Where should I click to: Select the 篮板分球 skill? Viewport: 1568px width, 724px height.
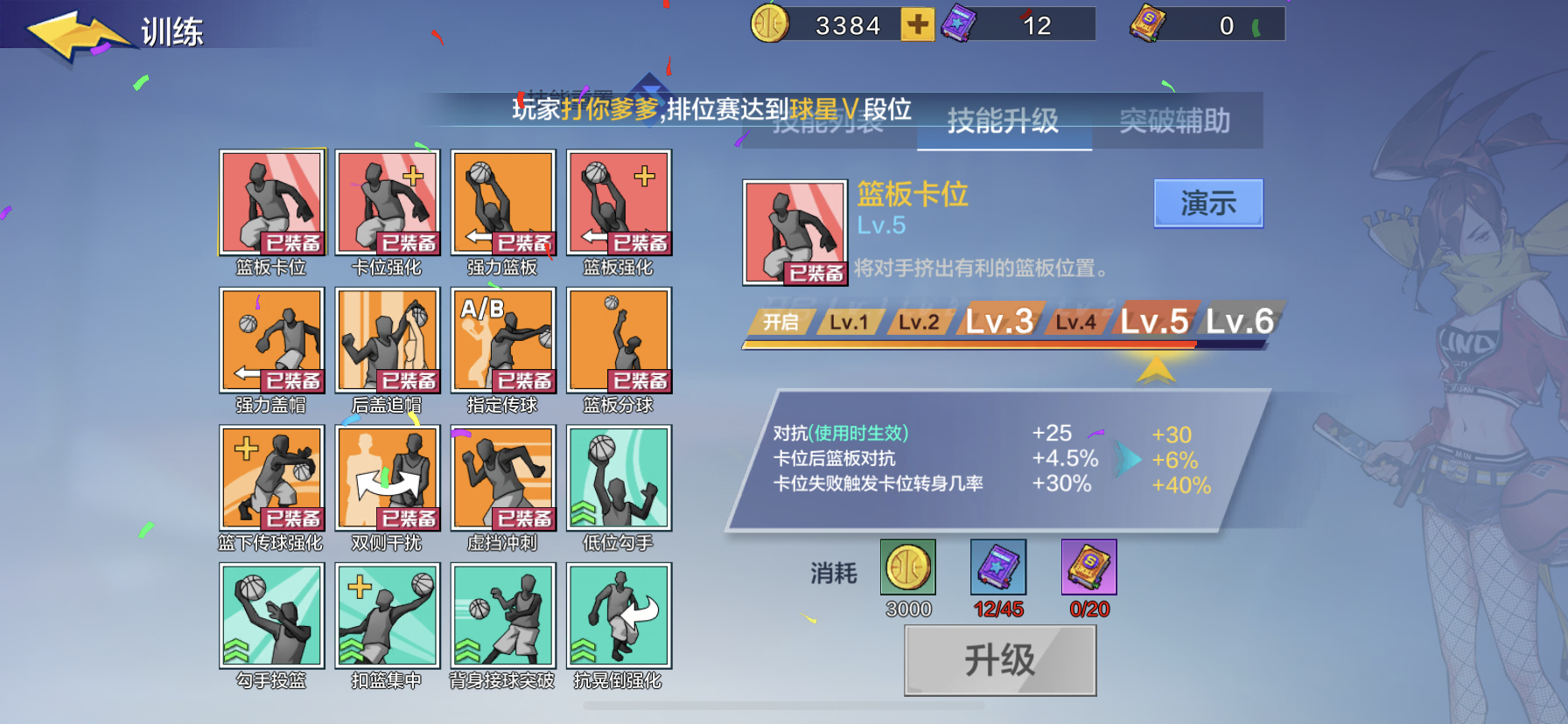point(619,342)
